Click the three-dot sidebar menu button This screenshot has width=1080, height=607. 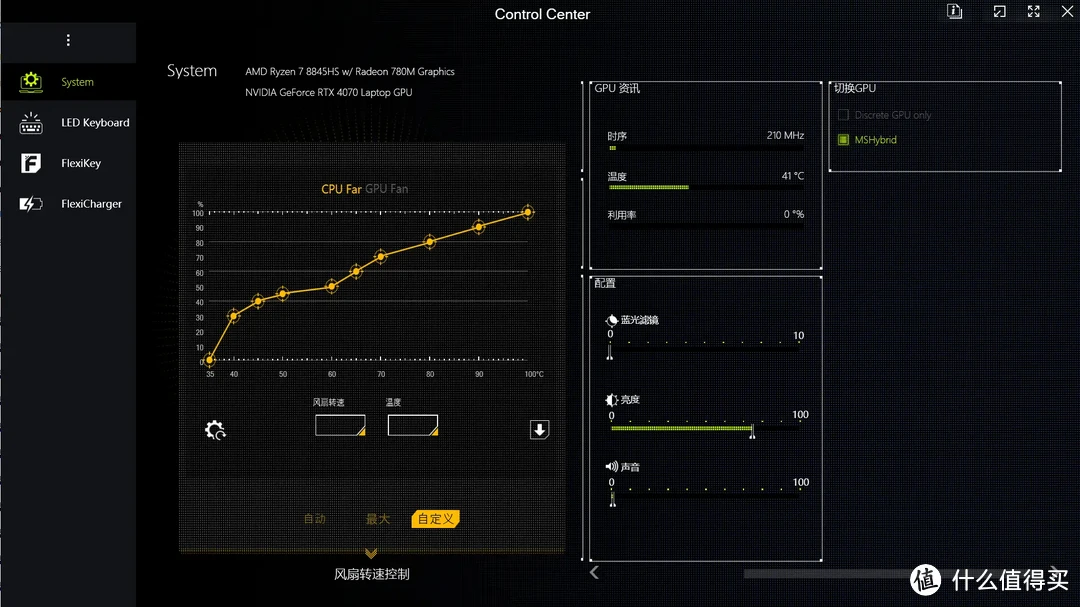pyautogui.click(x=68, y=41)
